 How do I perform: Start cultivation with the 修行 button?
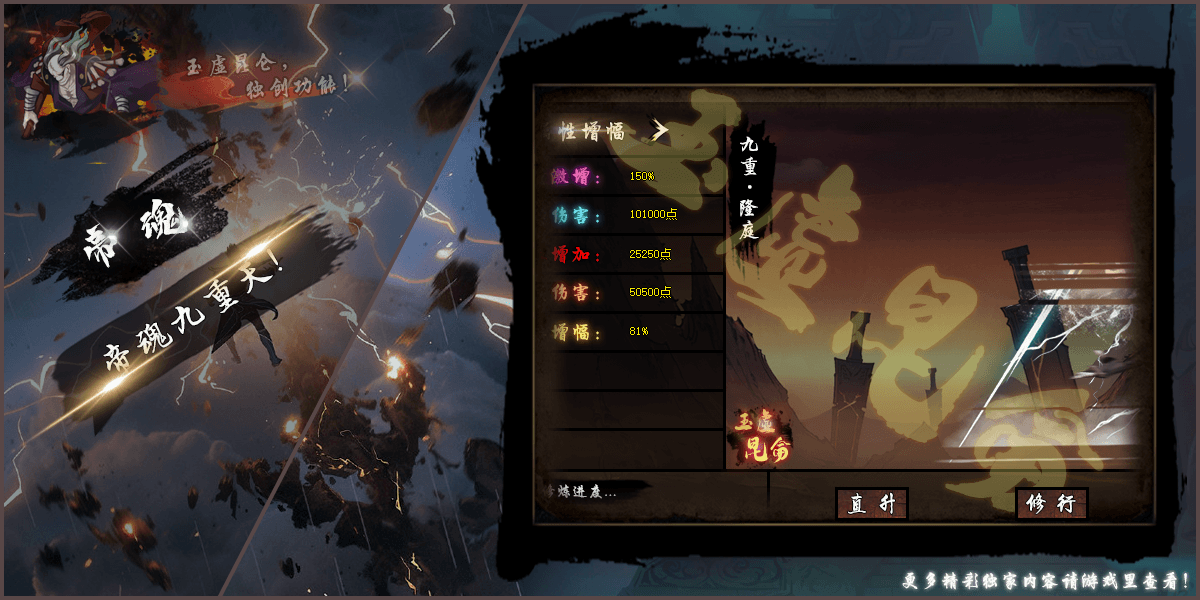click(1051, 504)
